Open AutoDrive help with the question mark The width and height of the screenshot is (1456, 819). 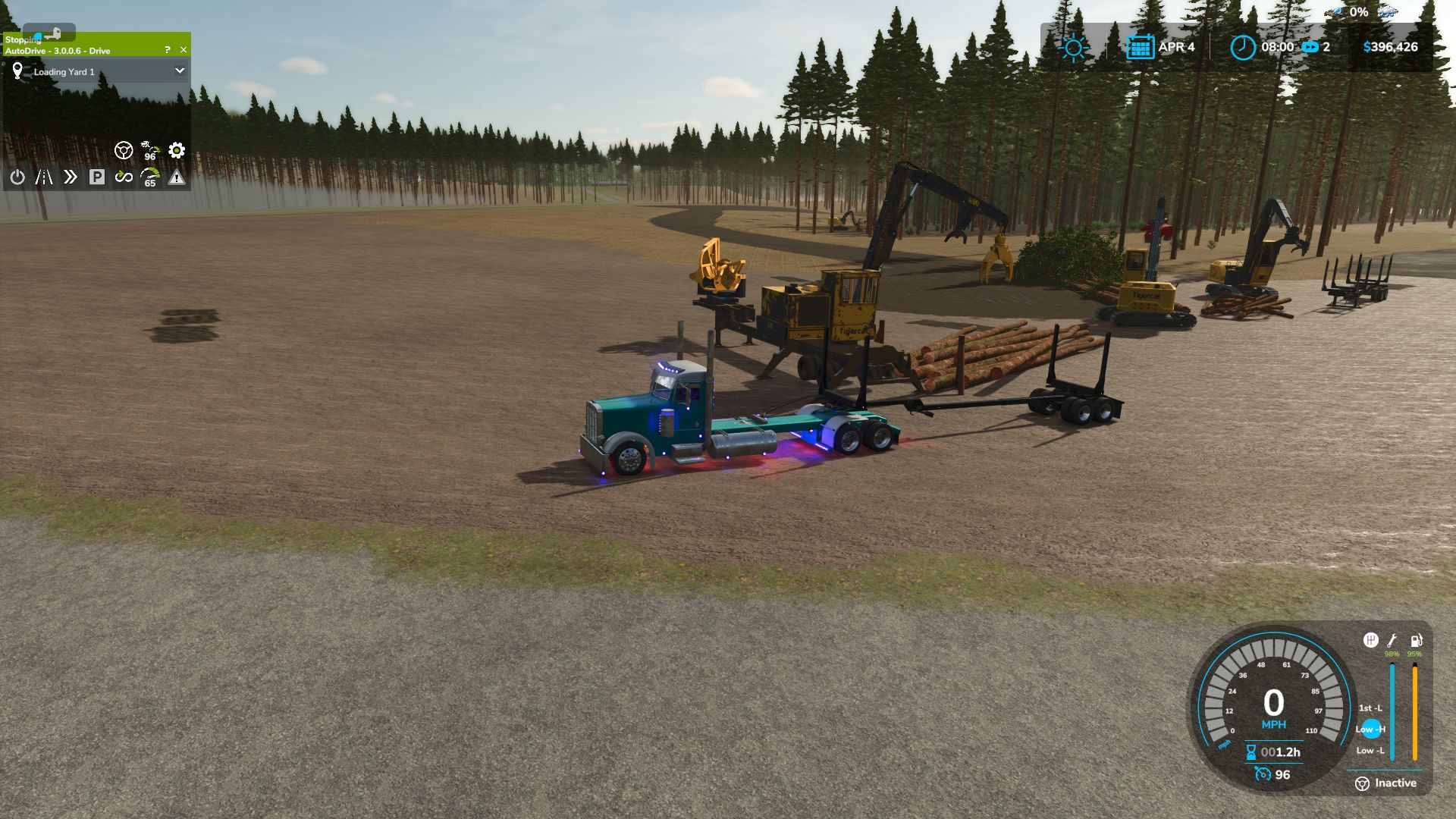168,50
